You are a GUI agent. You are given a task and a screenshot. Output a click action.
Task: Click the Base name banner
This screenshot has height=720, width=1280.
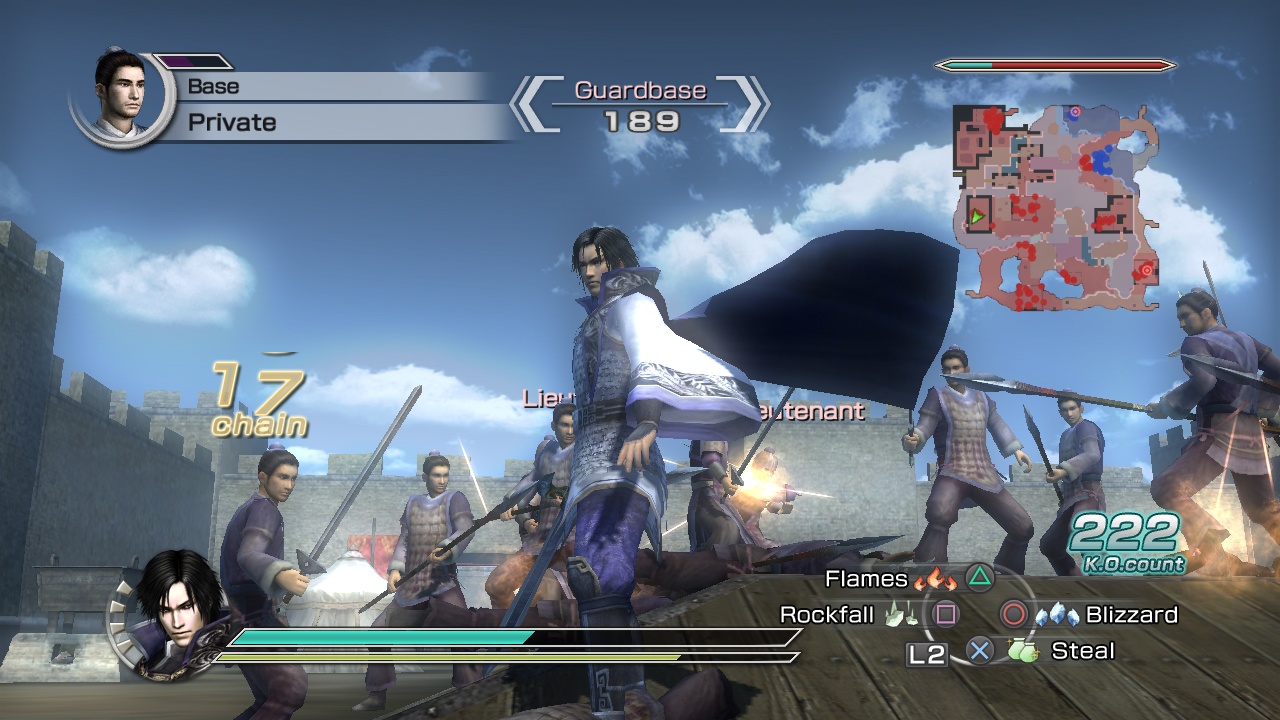[x=215, y=86]
